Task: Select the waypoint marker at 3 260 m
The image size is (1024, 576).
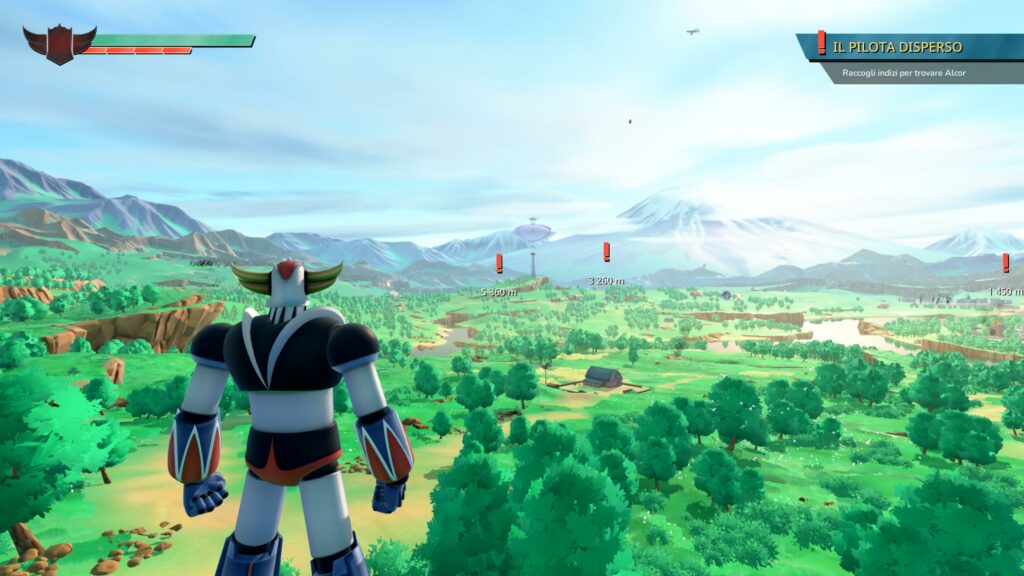Action: click(x=606, y=252)
